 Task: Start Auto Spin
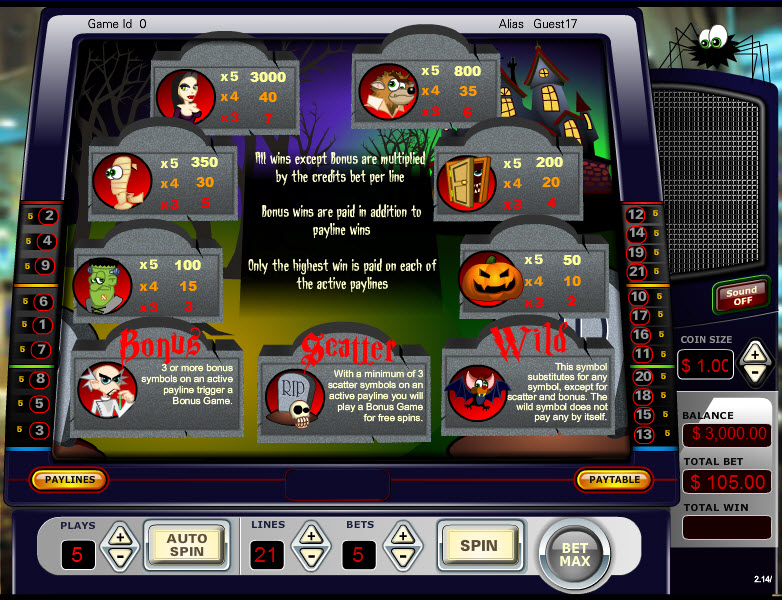[x=186, y=545]
